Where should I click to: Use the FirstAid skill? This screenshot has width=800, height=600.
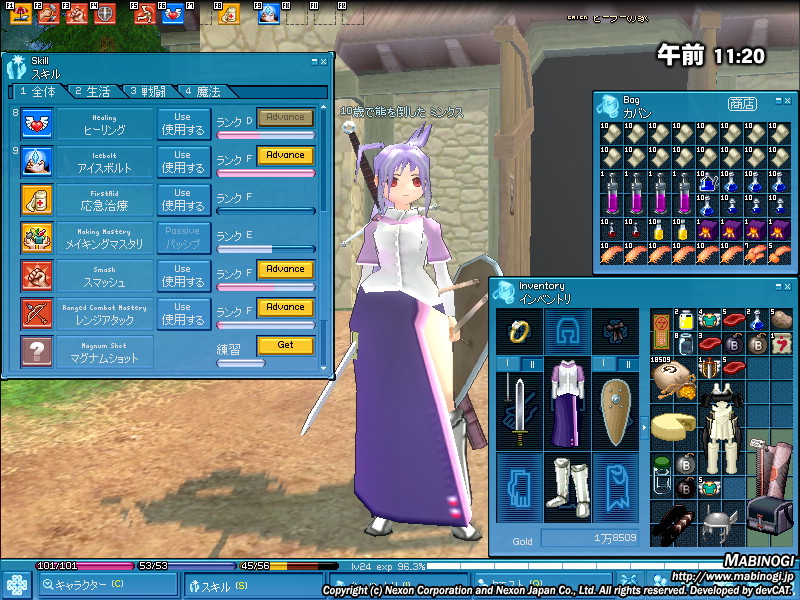pos(183,199)
